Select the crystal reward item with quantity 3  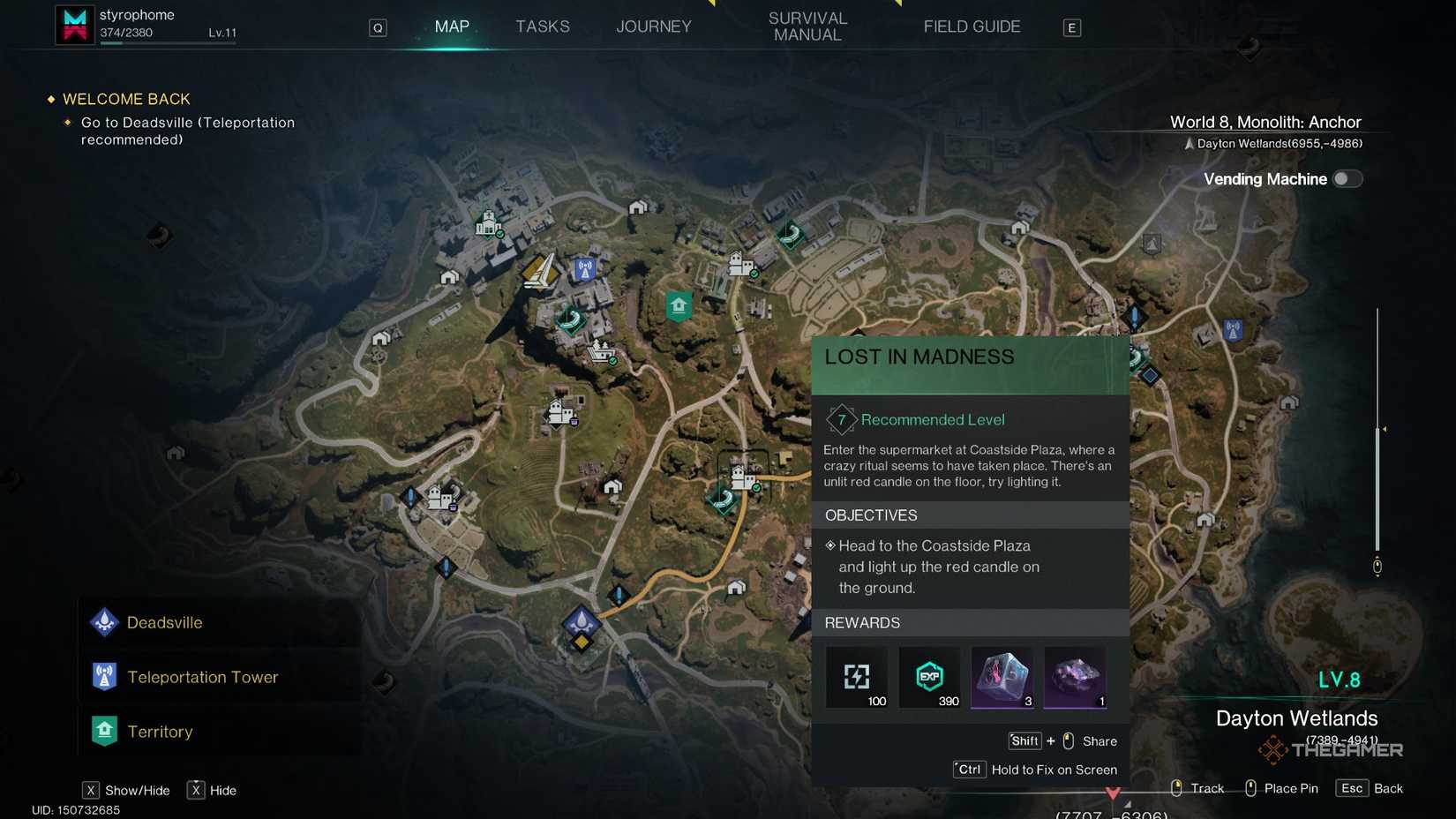(1002, 677)
